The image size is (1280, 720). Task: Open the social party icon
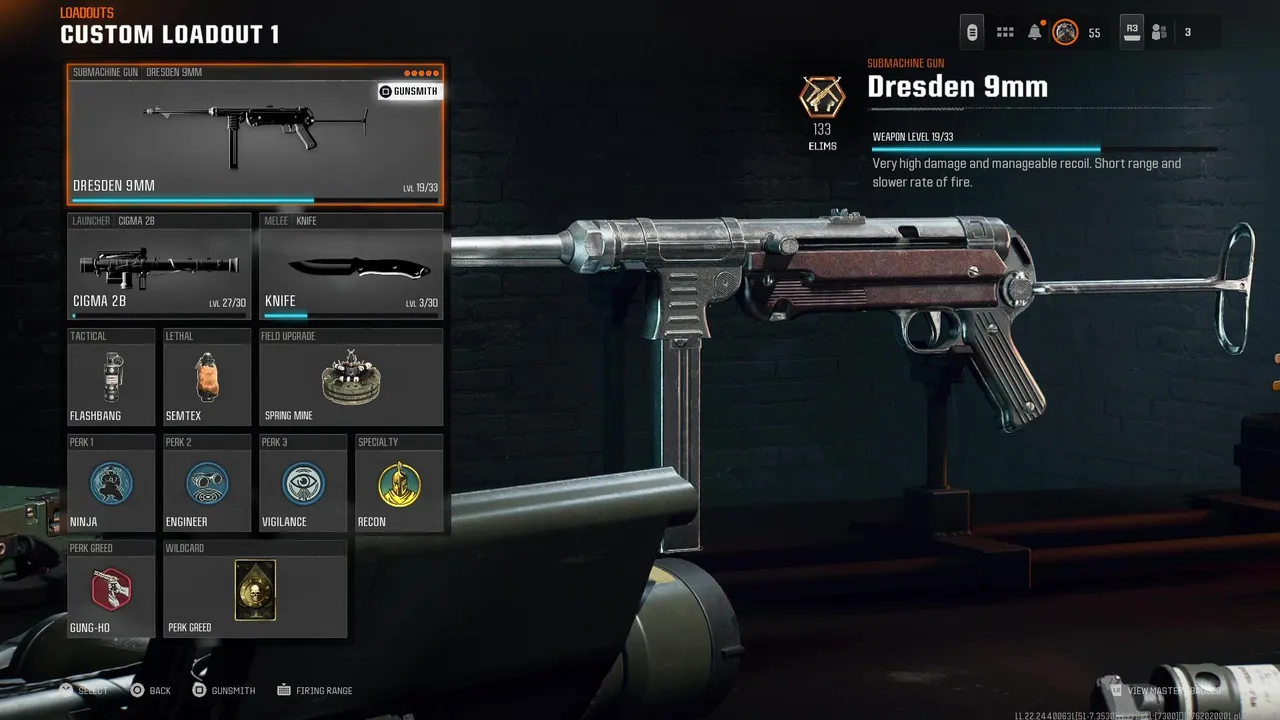pos(1159,32)
